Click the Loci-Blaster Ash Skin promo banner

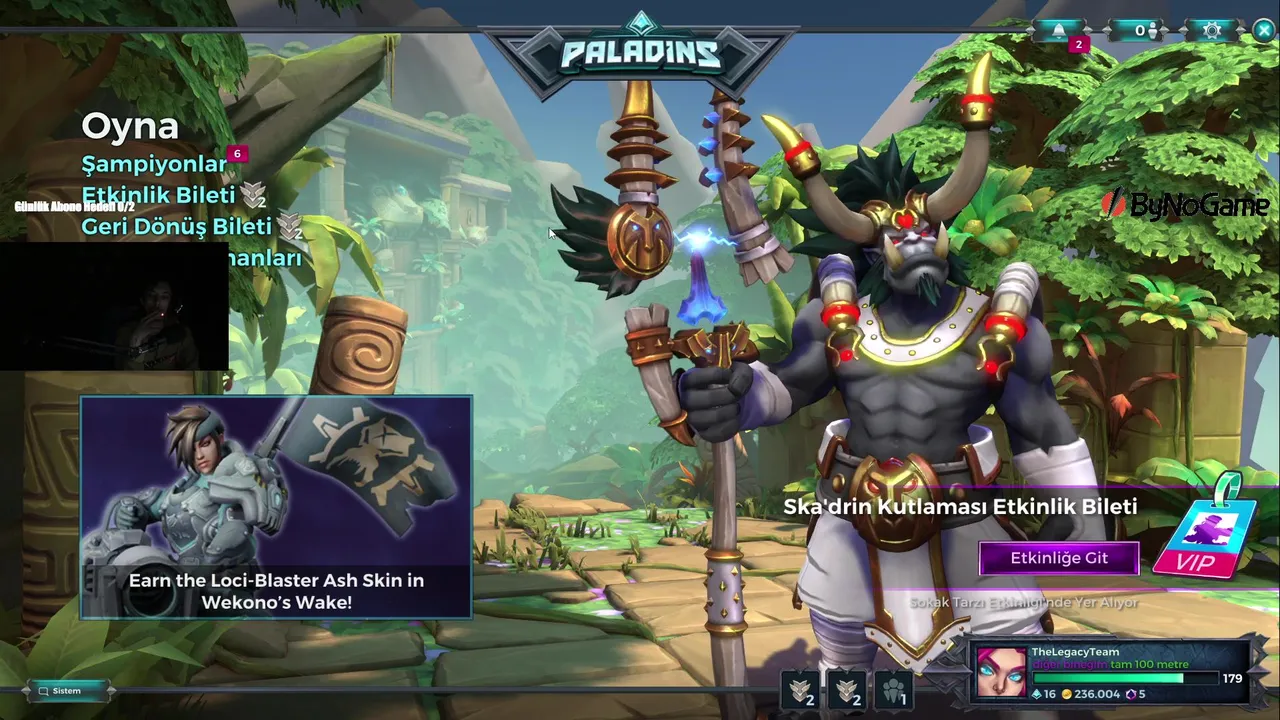tap(276, 507)
